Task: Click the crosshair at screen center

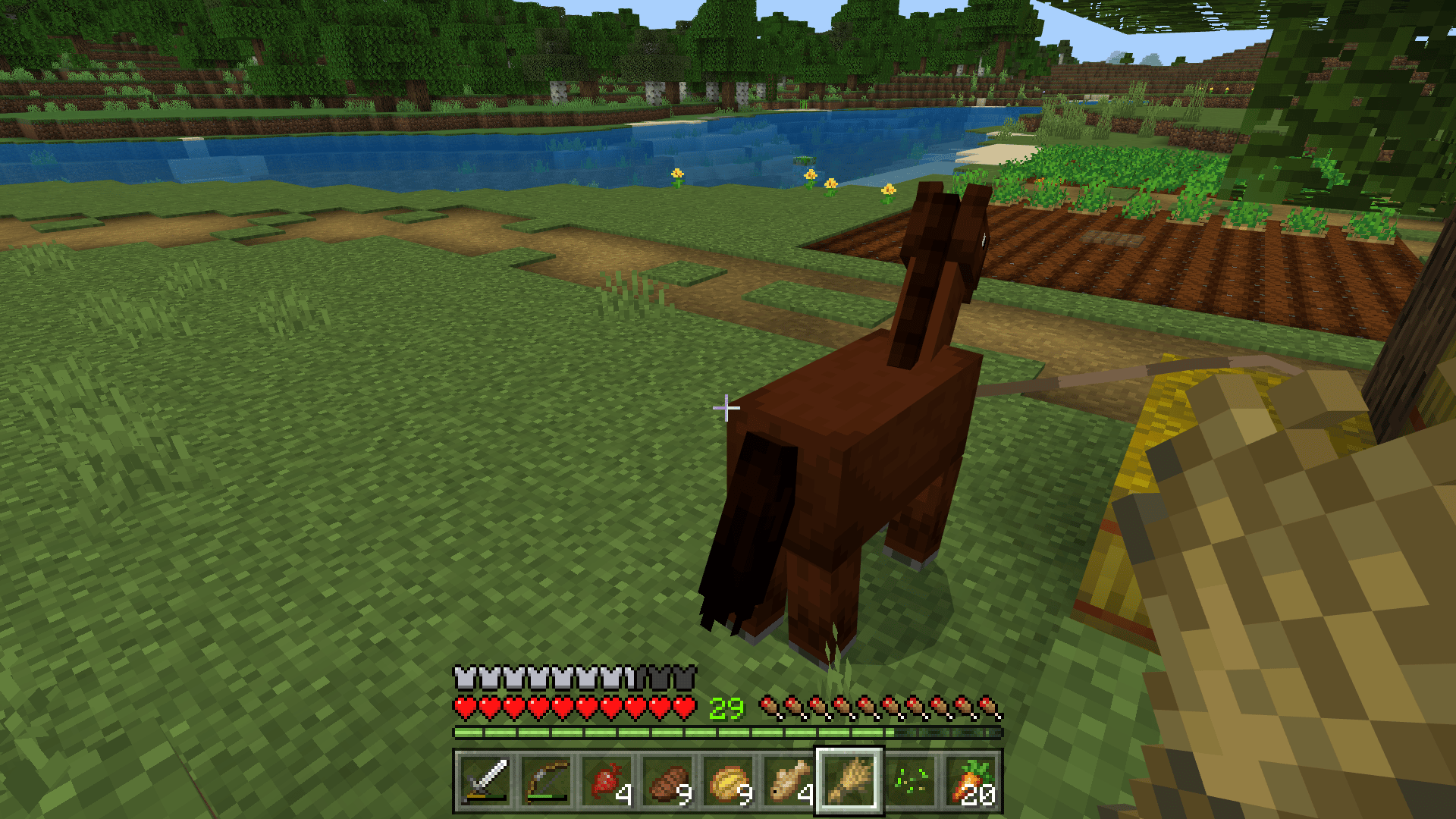Action: 726,409
